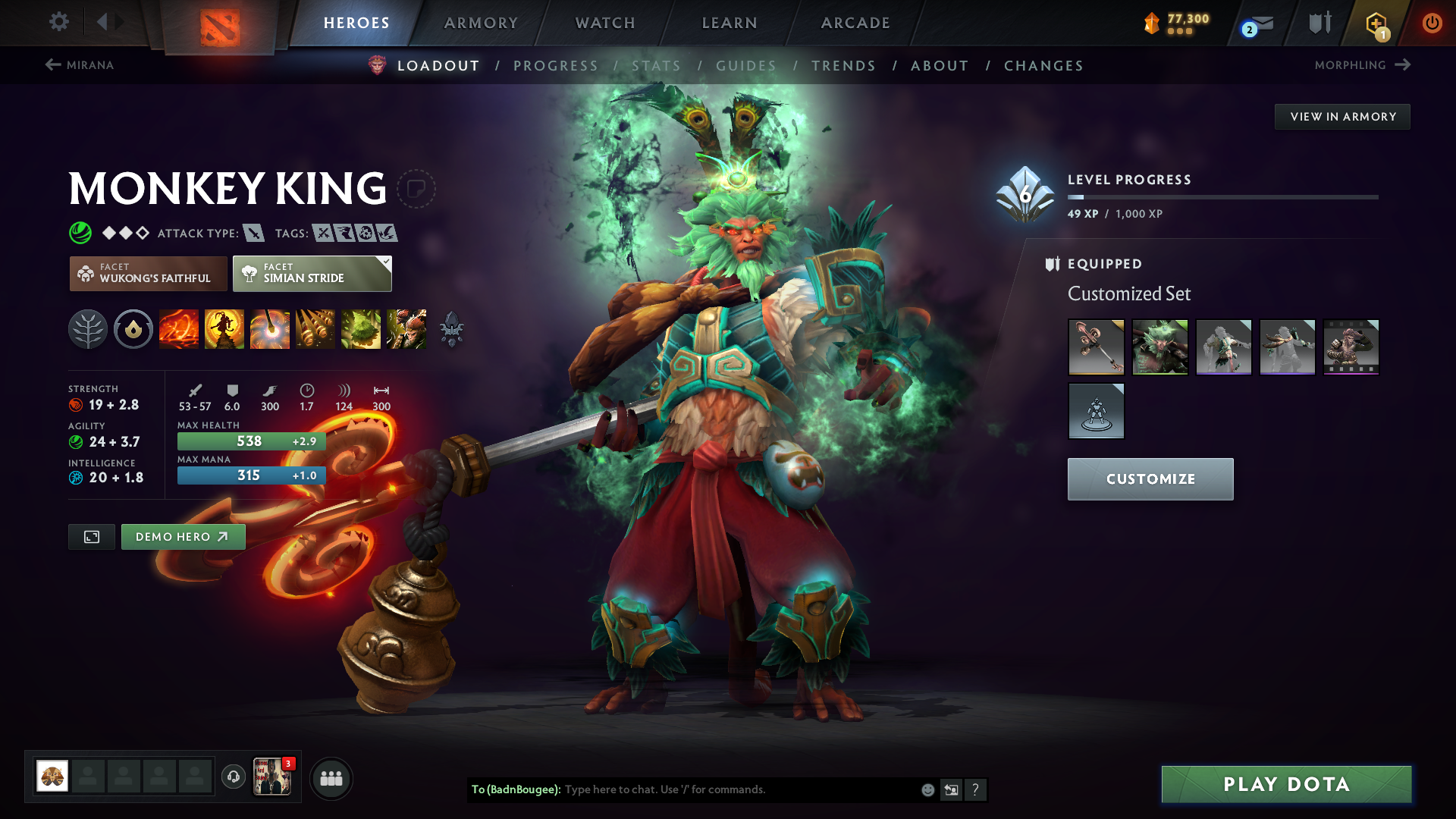Click the gold currency icon showing 77,300
This screenshot has height=819, width=1456.
coord(1151,22)
